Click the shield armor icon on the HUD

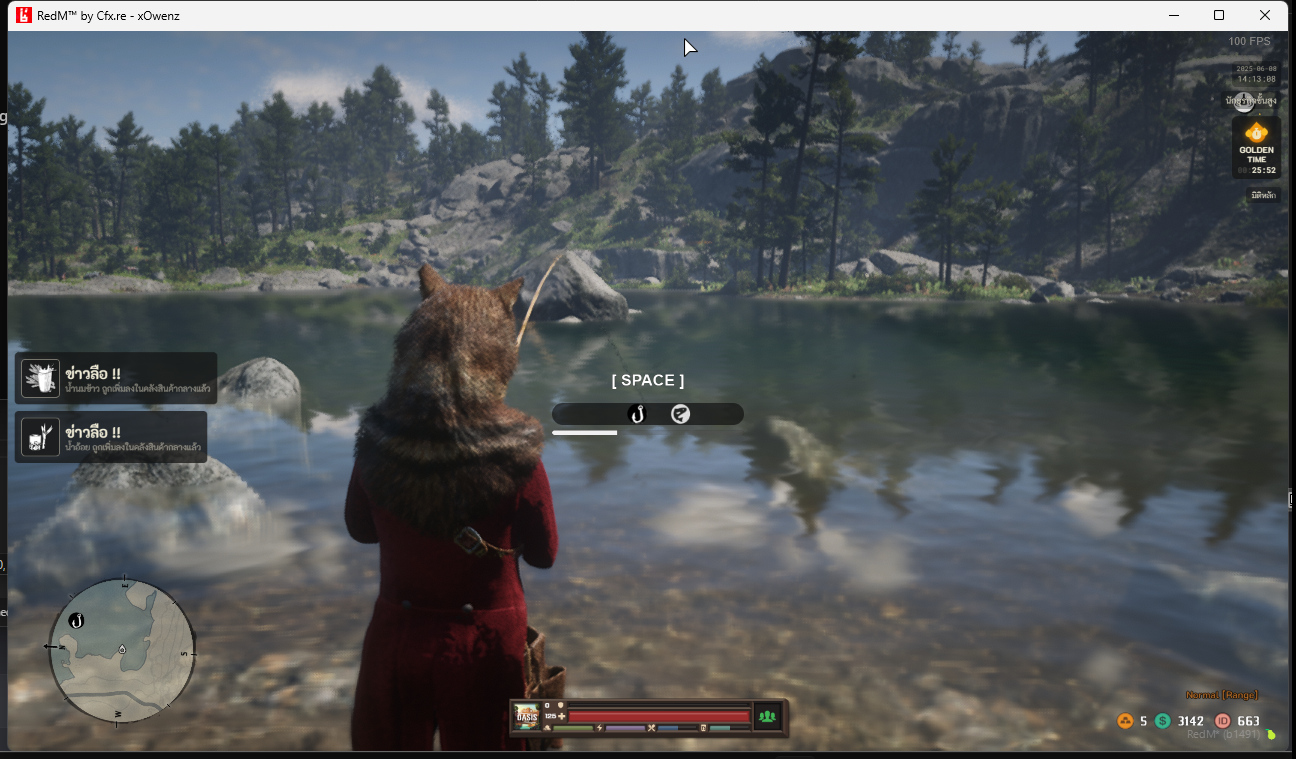click(559, 705)
